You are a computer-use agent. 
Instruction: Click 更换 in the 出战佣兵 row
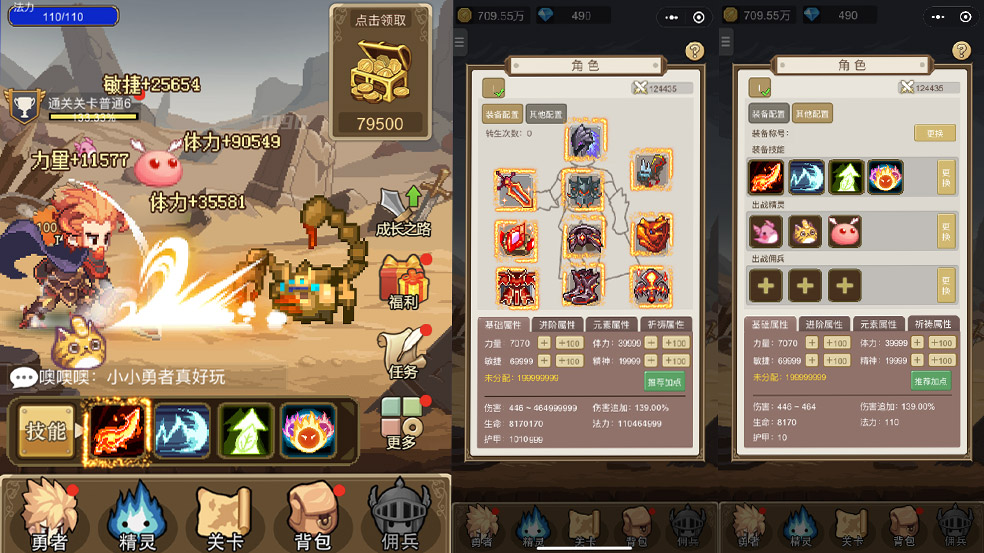(945, 285)
